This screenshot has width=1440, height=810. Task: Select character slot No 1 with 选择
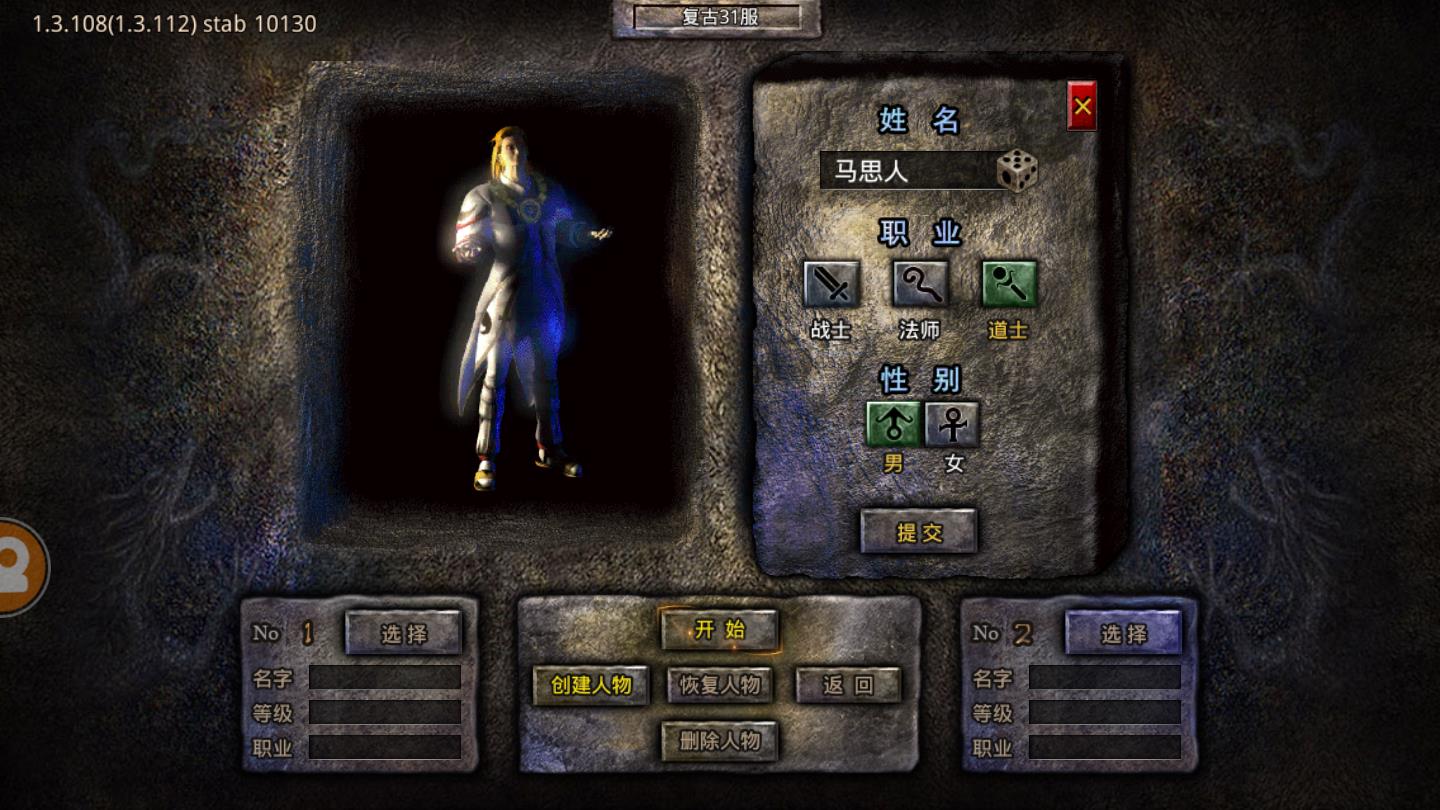point(404,633)
